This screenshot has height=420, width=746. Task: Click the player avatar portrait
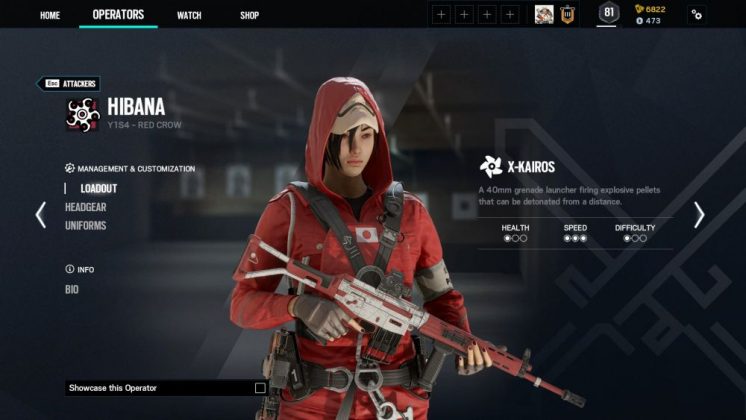tap(544, 14)
